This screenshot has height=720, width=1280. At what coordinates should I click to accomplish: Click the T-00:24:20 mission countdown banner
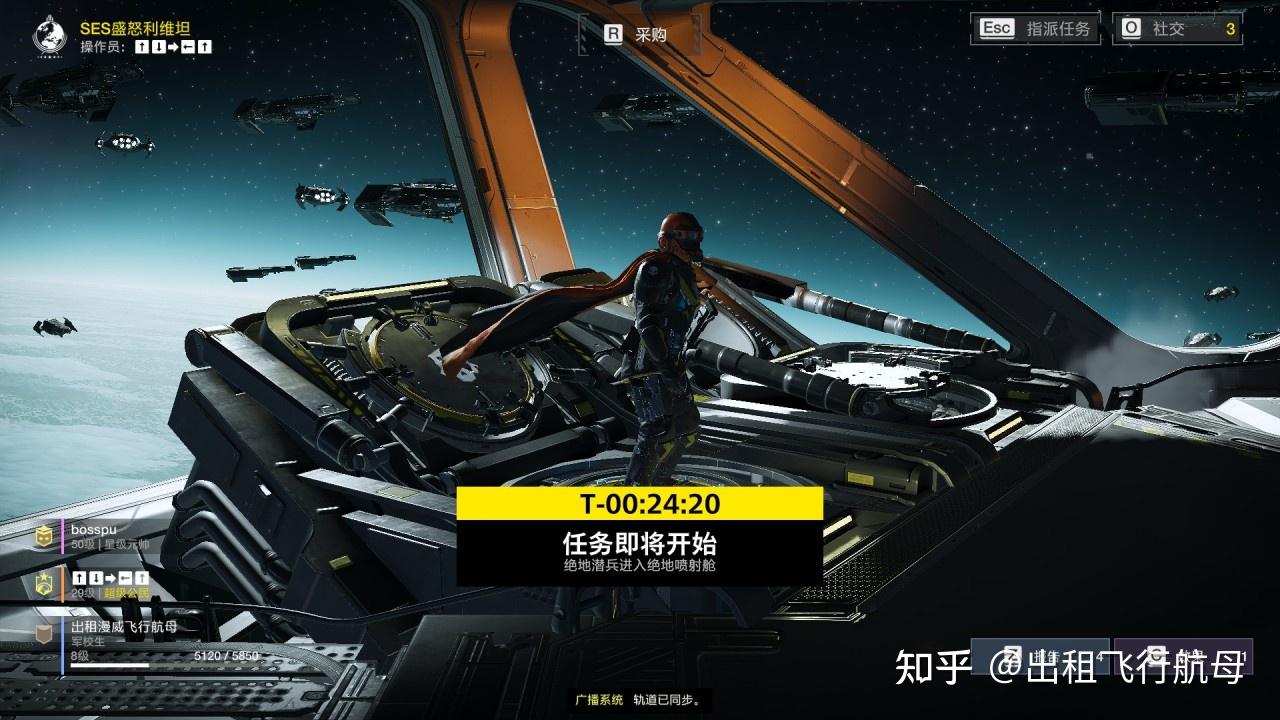[639, 504]
